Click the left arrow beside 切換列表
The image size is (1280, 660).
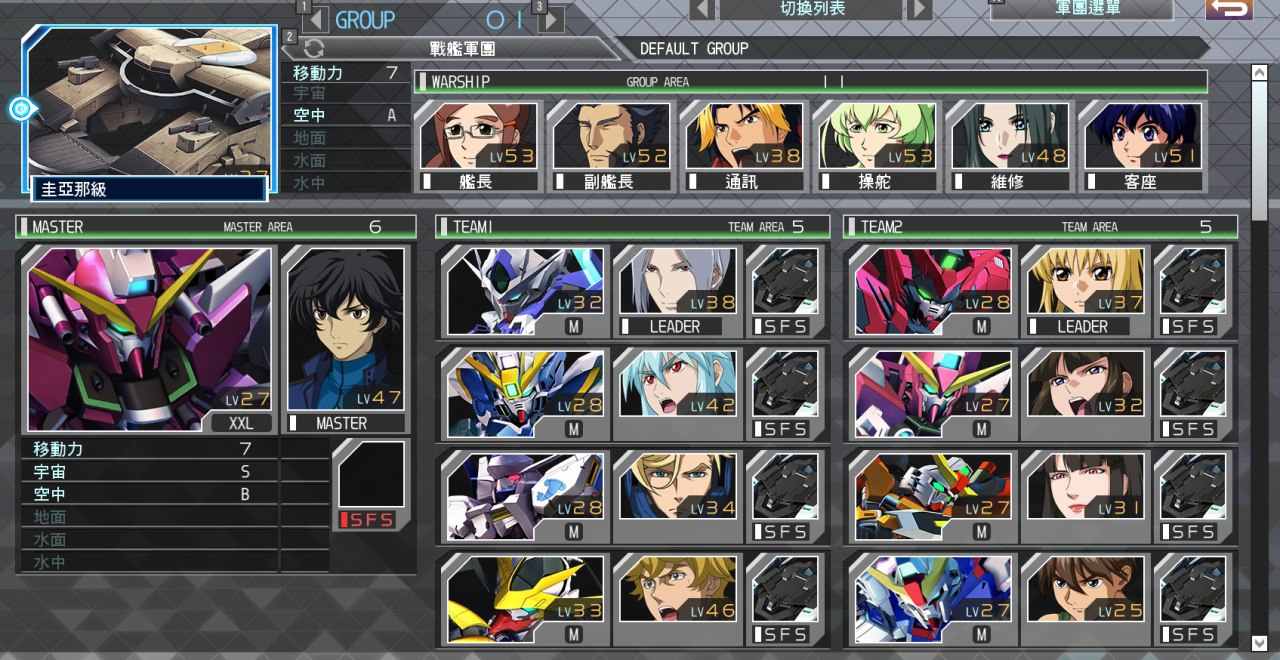tap(703, 9)
